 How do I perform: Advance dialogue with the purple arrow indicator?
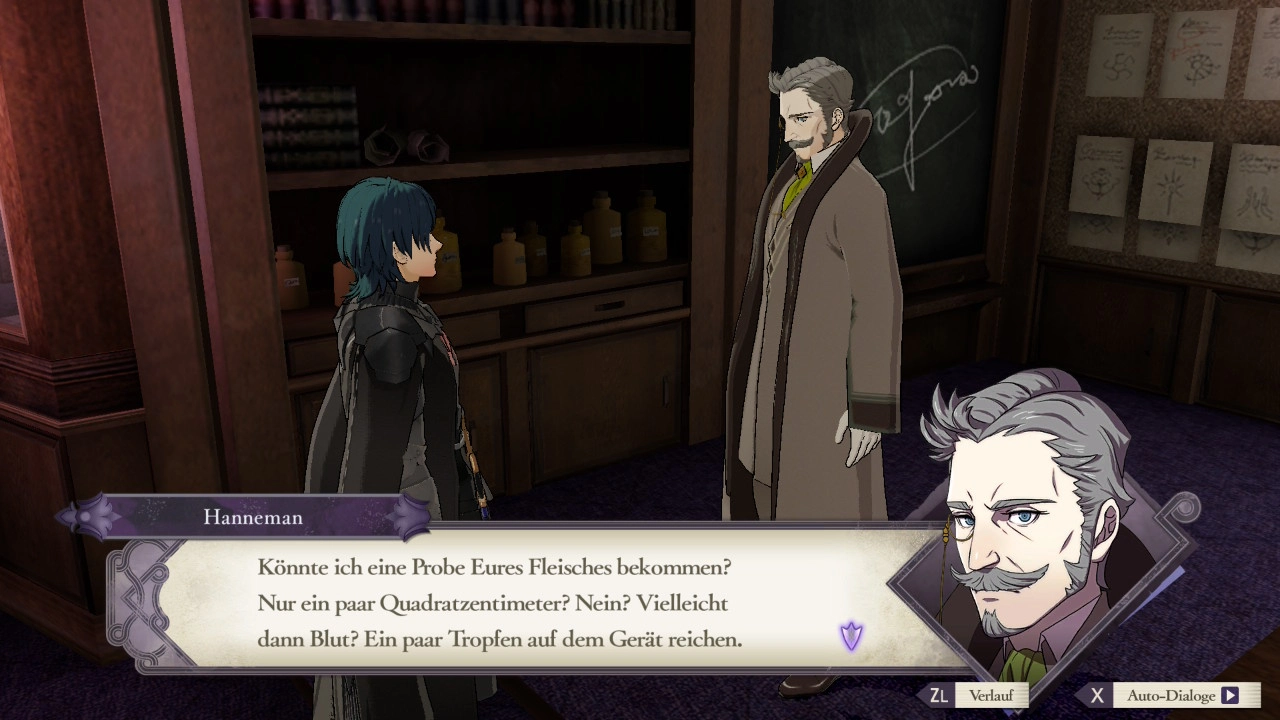[x=851, y=635]
